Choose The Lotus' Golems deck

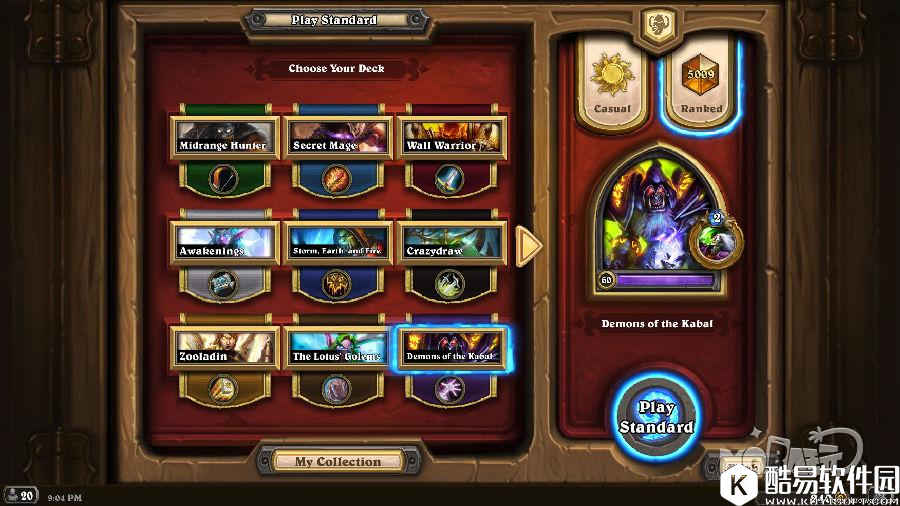point(338,348)
